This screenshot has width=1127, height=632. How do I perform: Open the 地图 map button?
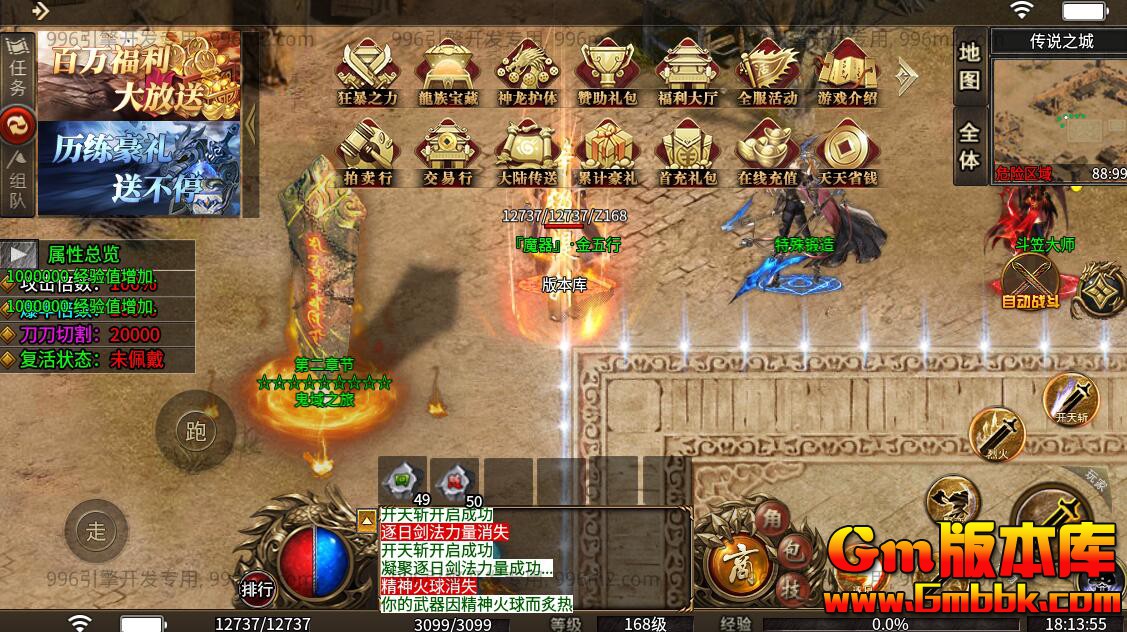click(968, 67)
